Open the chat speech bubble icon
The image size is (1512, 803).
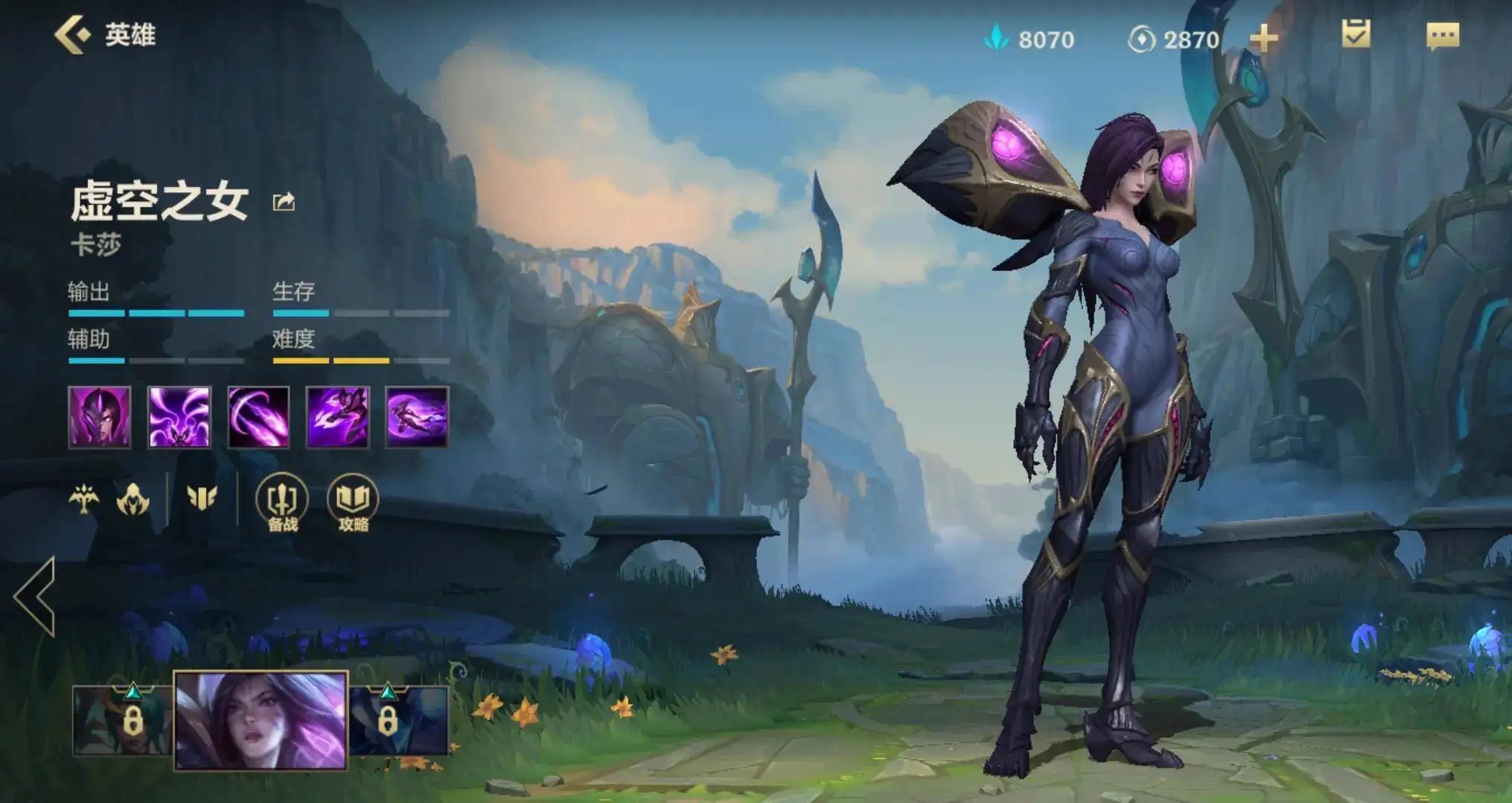1442,35
